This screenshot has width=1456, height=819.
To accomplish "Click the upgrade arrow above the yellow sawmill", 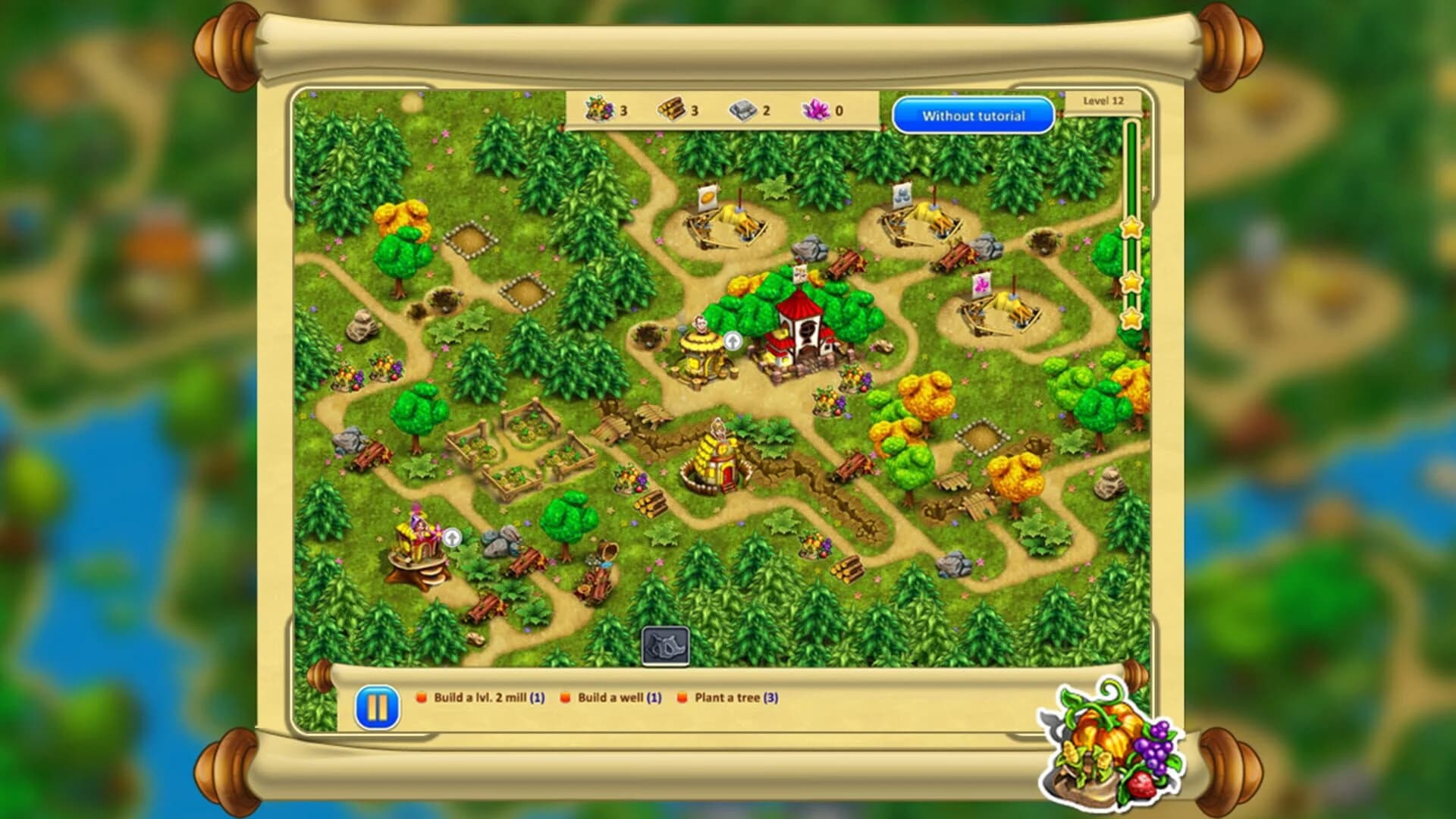I will 732,343.
